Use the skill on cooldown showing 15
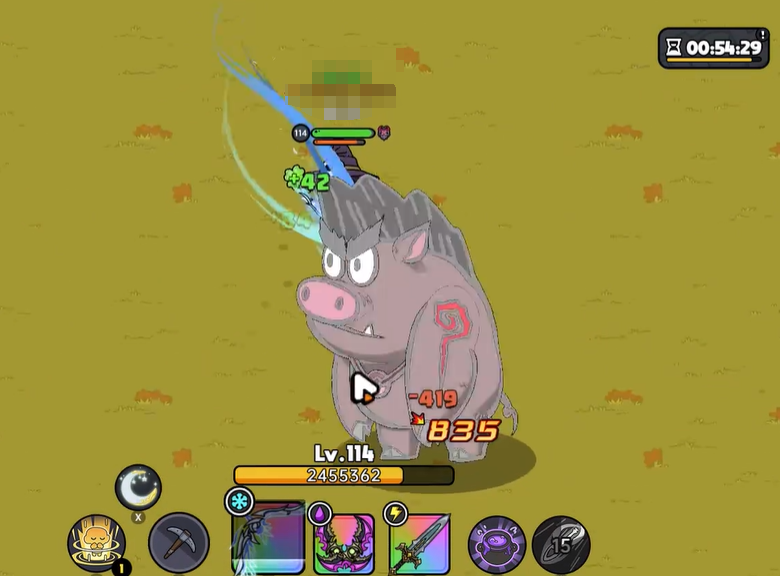 (x=561, y=544)
